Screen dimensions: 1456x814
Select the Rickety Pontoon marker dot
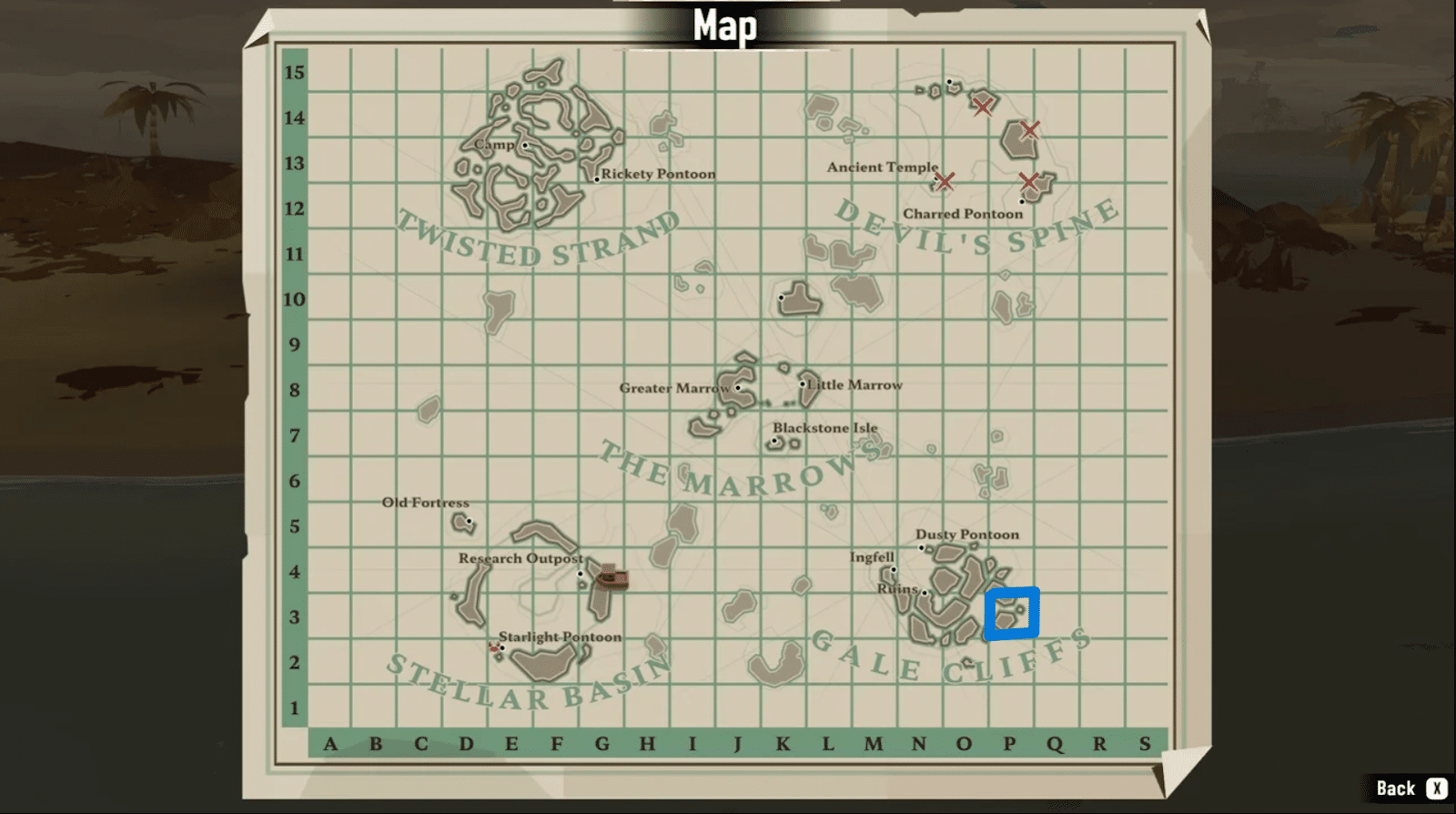point(597,179)
